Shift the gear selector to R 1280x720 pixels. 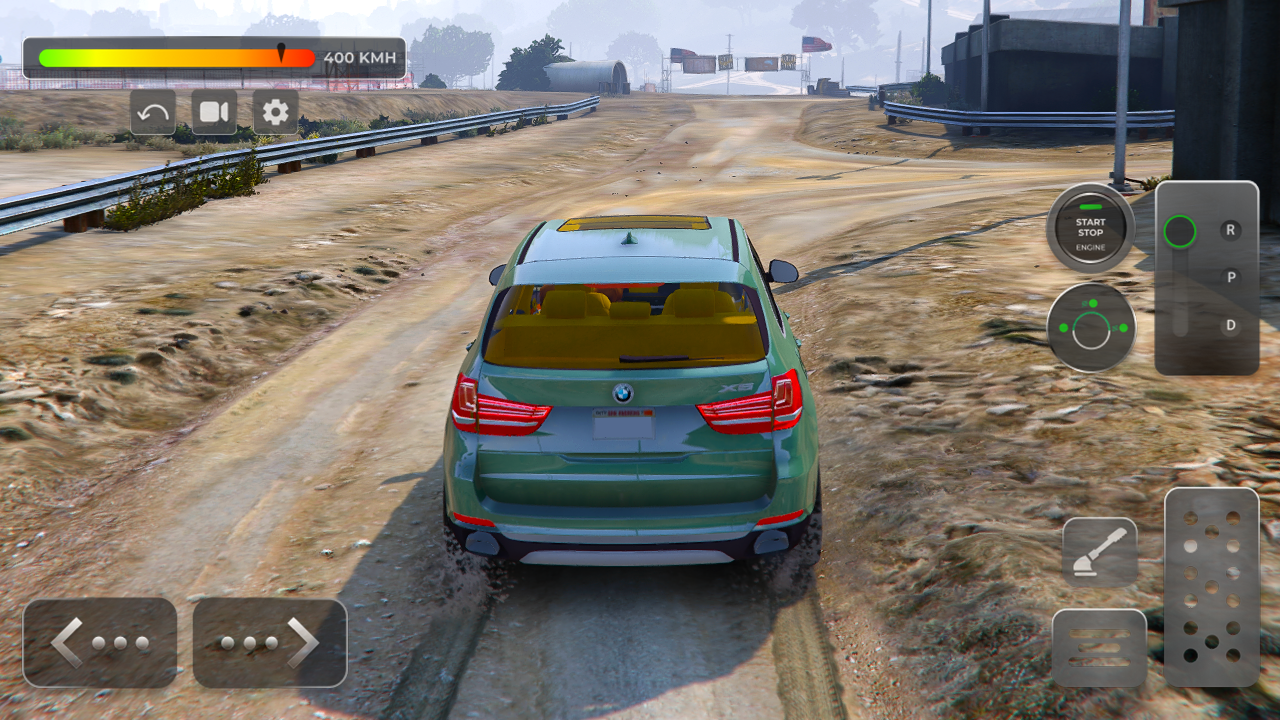[1230, 230]
